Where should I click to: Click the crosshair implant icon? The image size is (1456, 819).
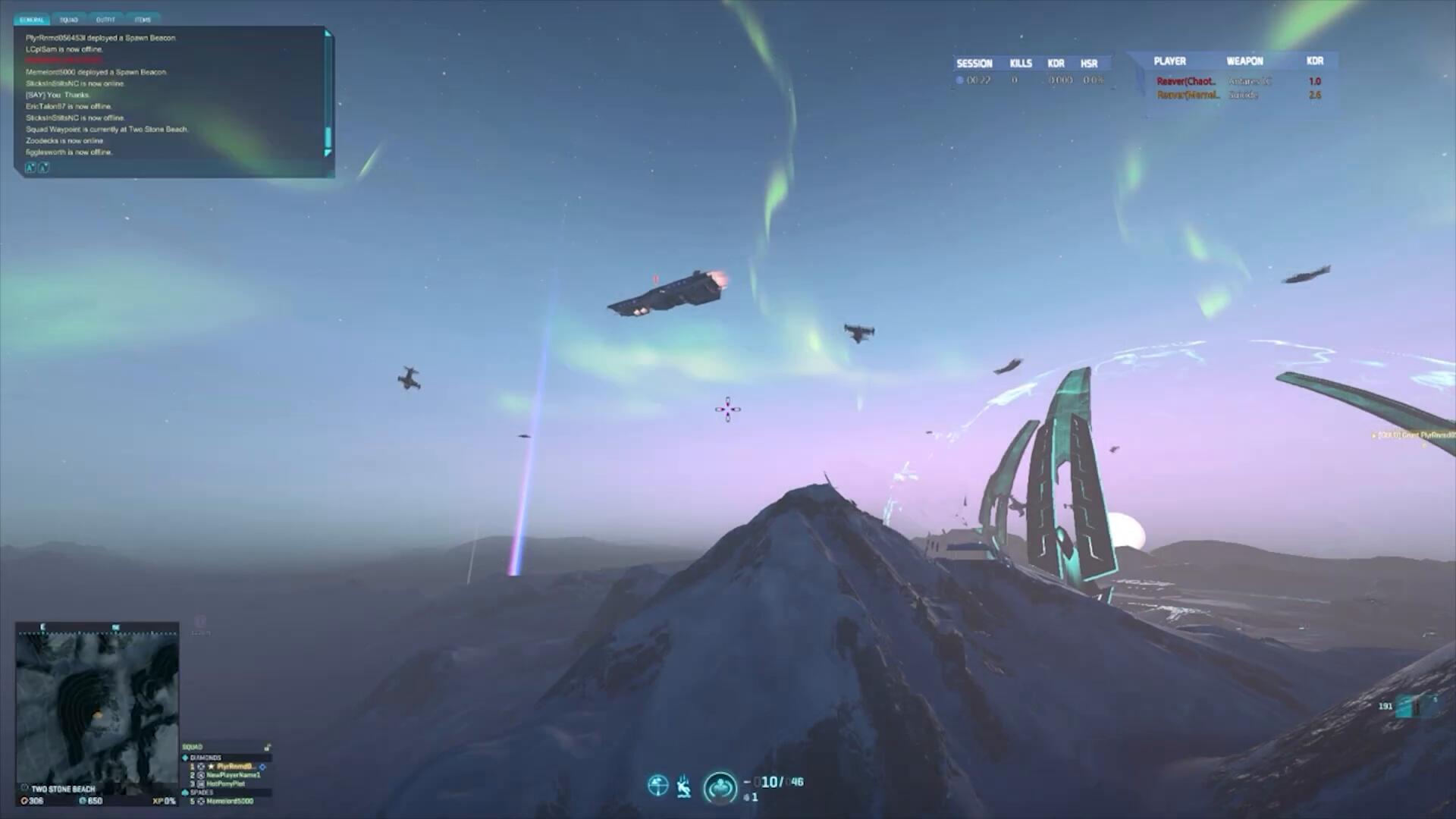coord(657,786)
